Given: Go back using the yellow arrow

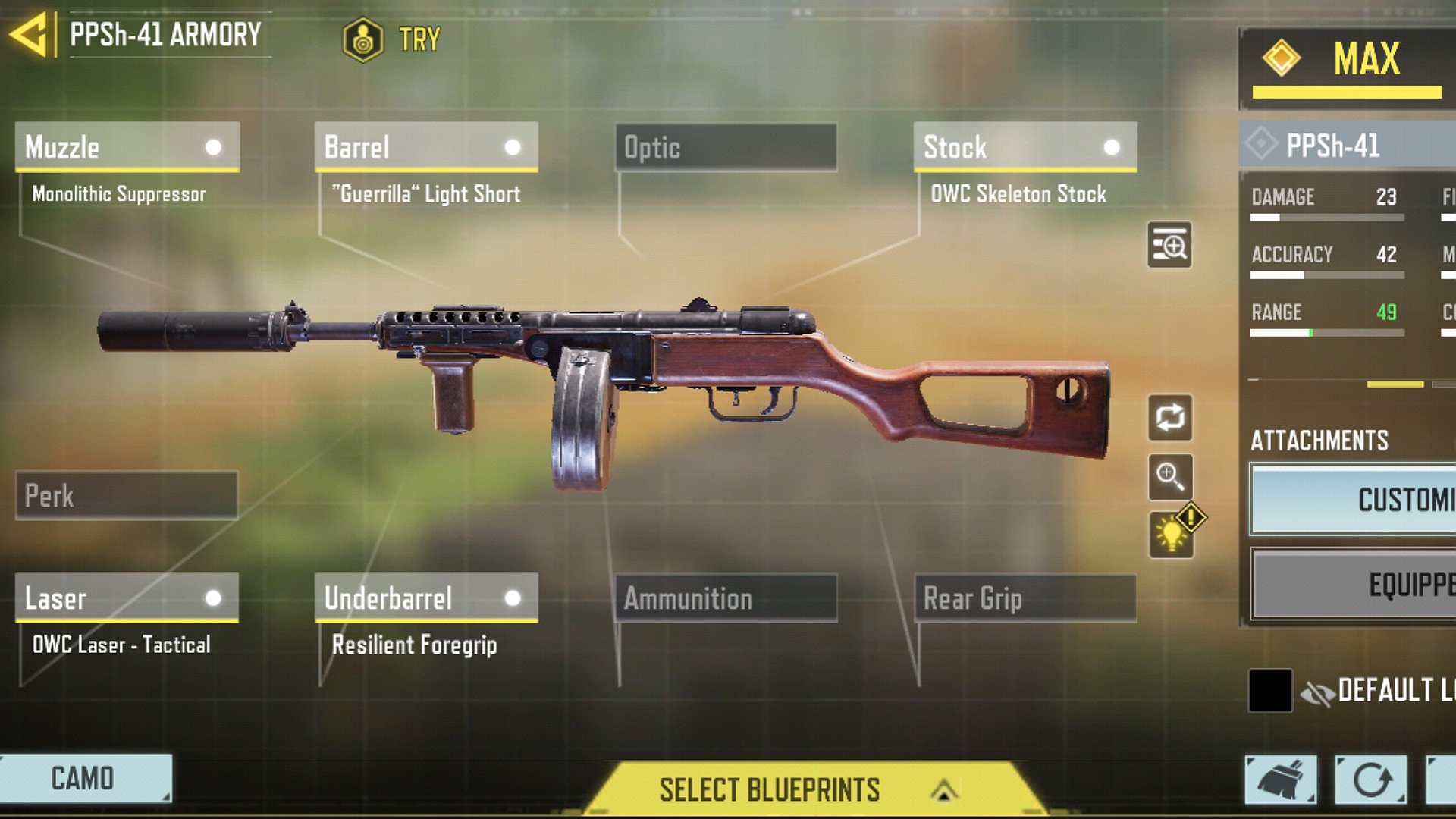Looking at the screenshot, I should click(x=29, y=35).
